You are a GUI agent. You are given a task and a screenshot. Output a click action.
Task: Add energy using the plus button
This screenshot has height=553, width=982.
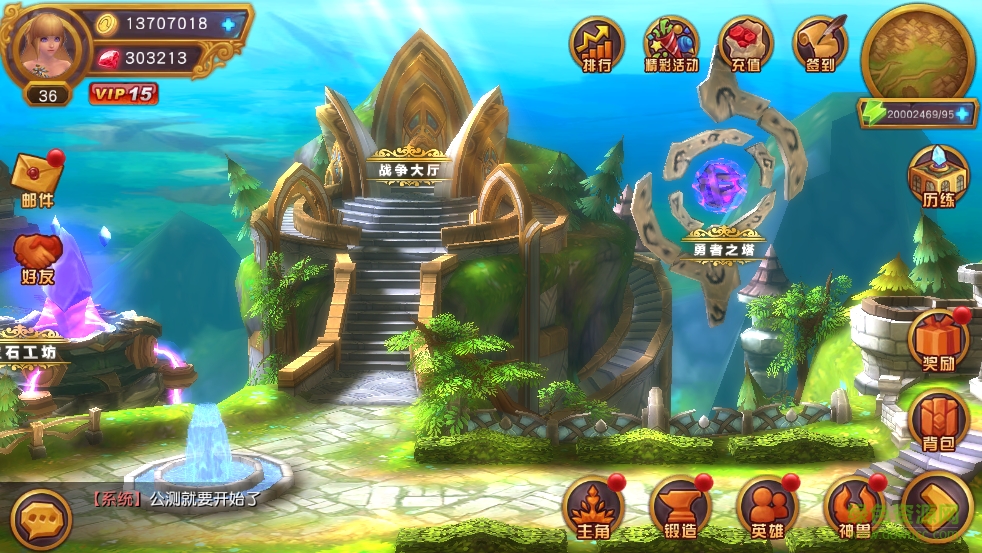[964, 114]
